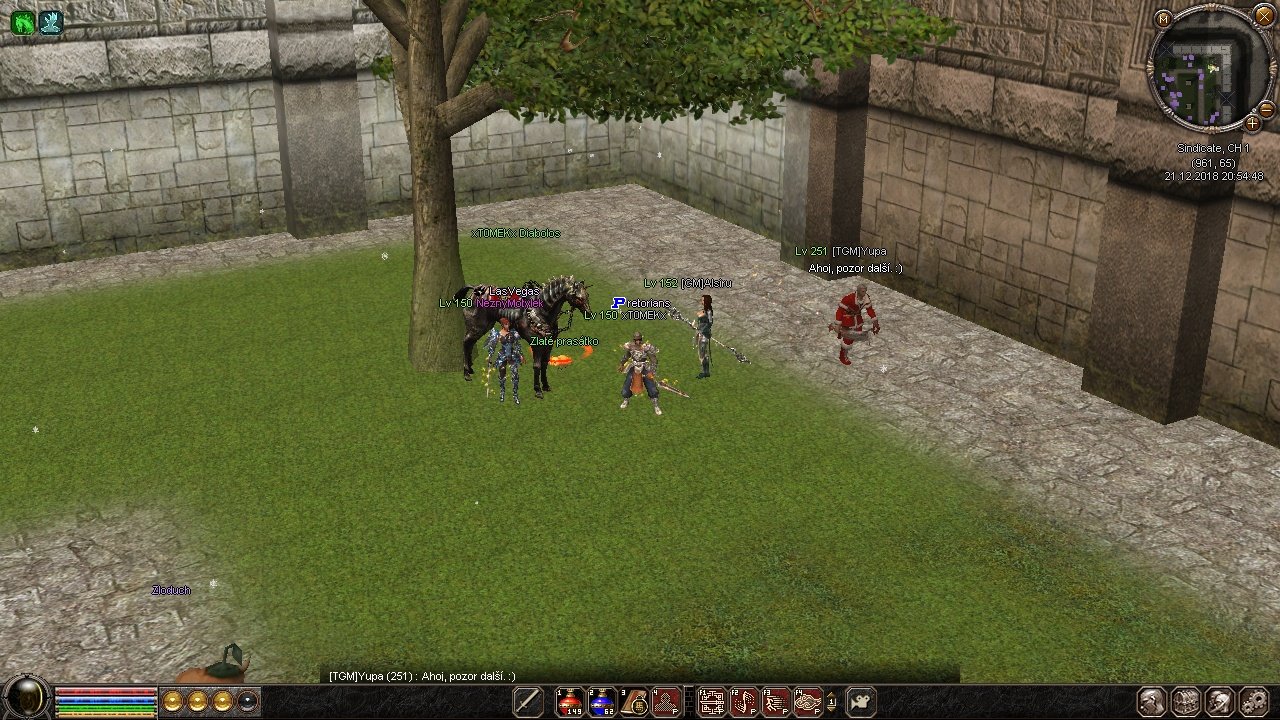This screenshot has height=720, width=1280.
Task: Activate the F1 maze-pattern skill
Action: (712, 701)
